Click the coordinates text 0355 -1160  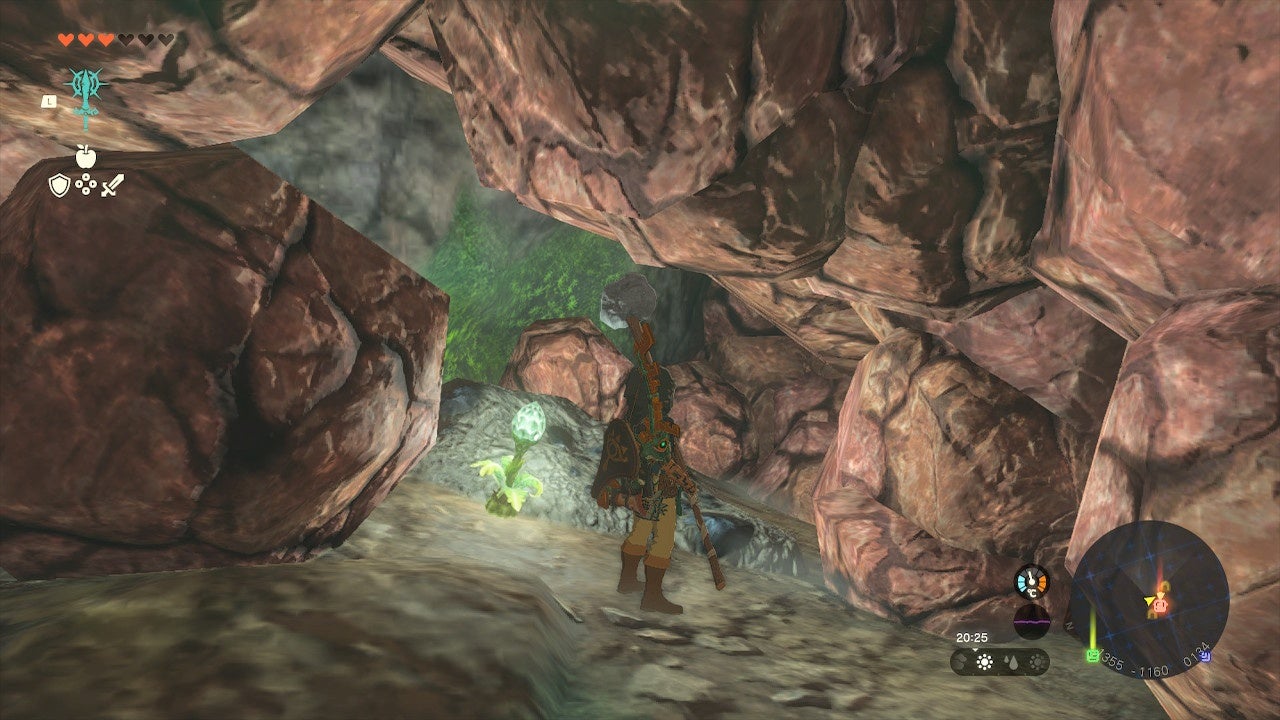[x=1135, y=665]
